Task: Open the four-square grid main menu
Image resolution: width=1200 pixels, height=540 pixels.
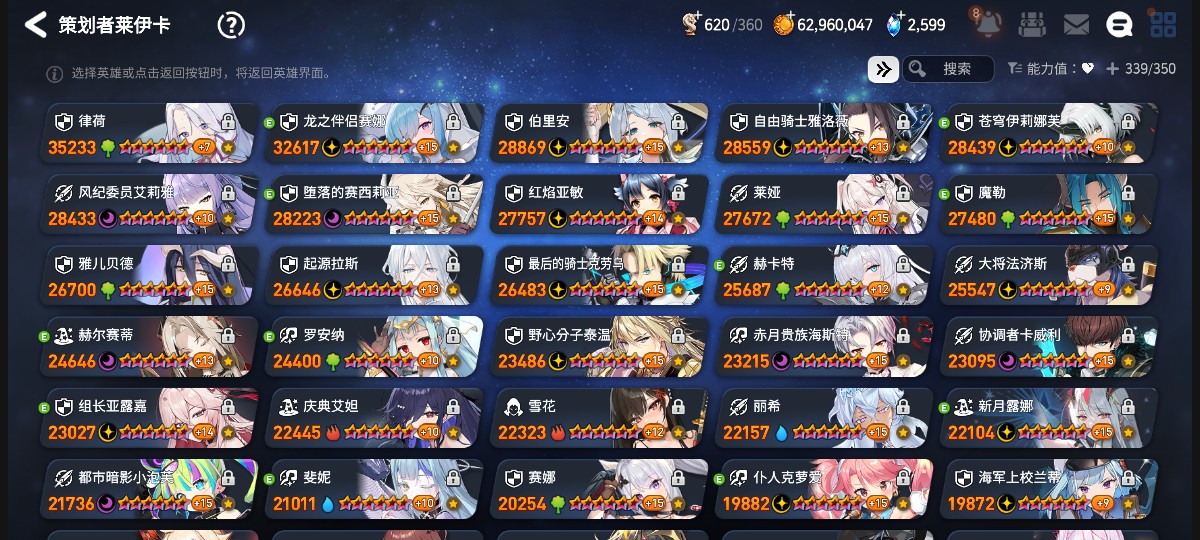Action: coord(1163,25)
